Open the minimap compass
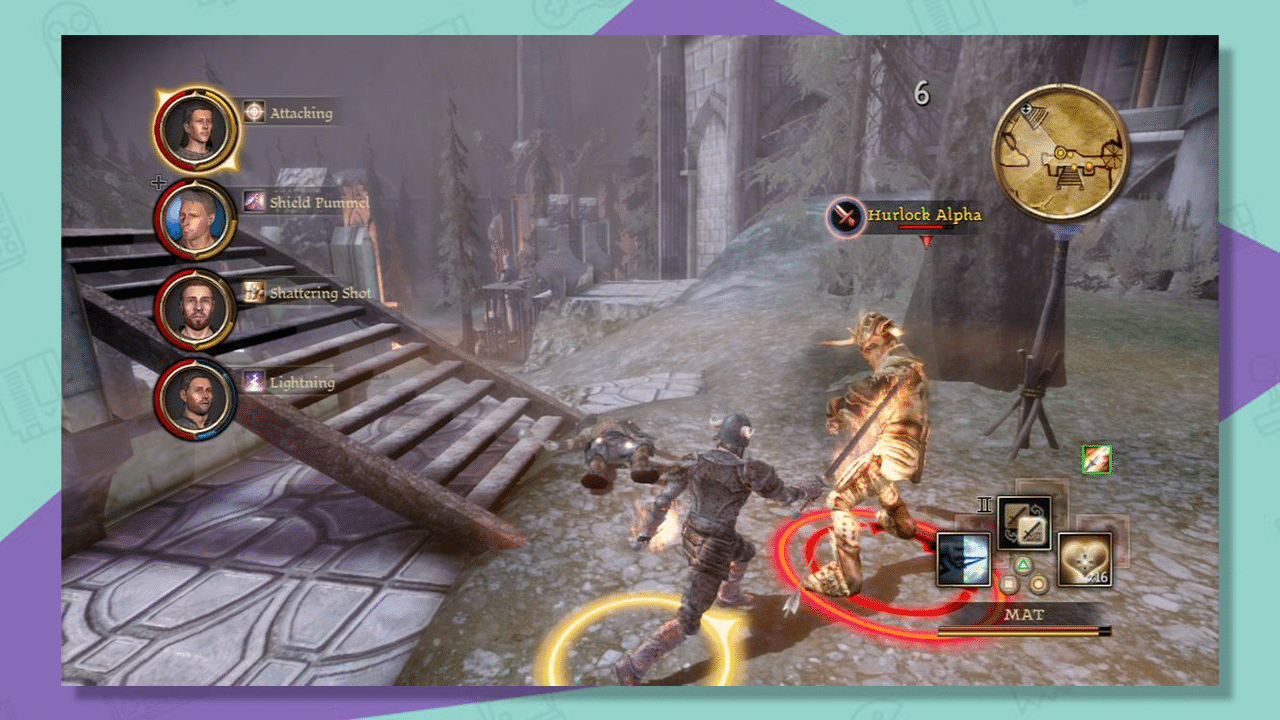This screenshot has height=720, width=1280. (x=1060, y=152)
